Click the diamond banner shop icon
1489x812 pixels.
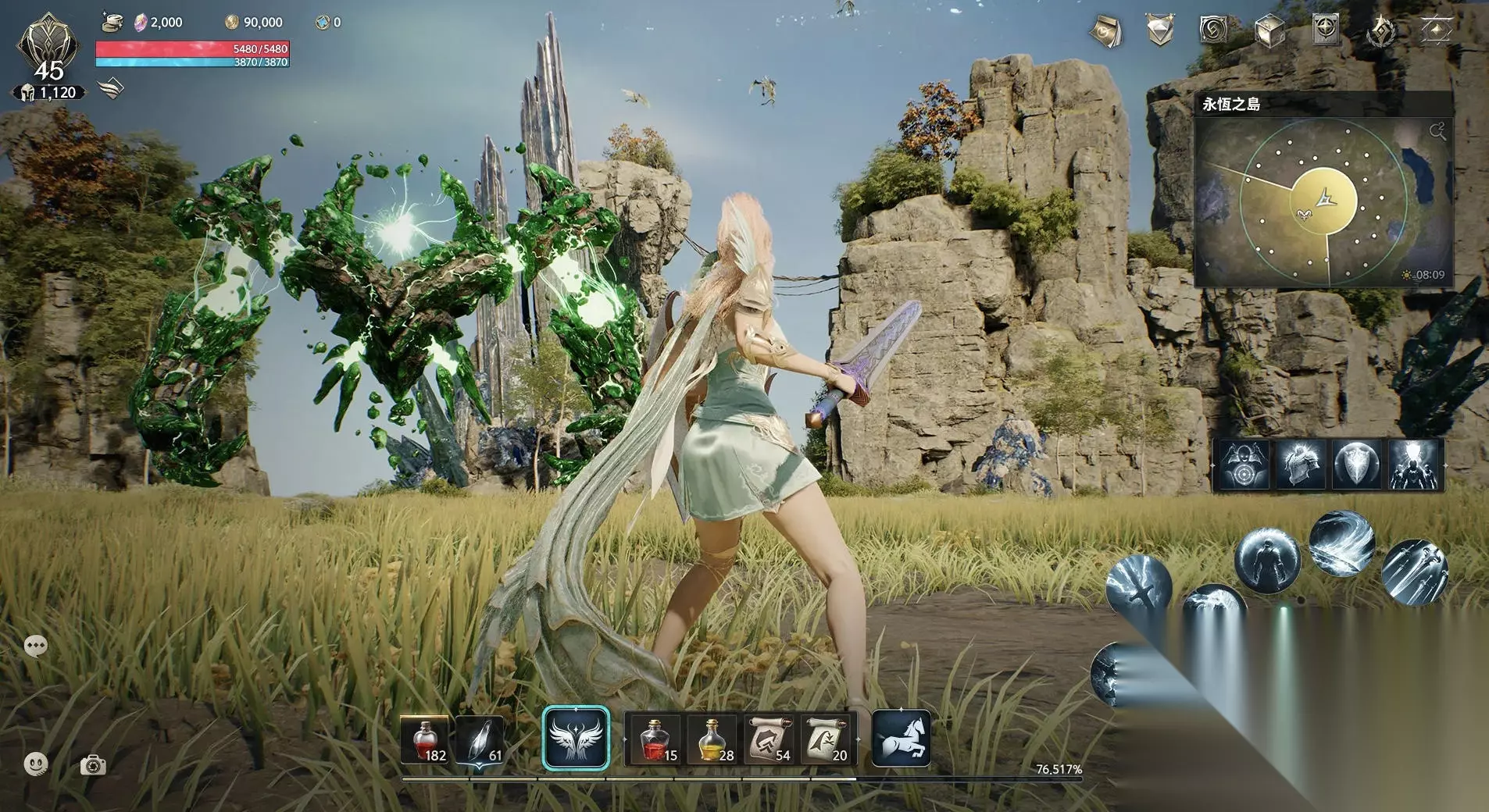coord(1160,31)
